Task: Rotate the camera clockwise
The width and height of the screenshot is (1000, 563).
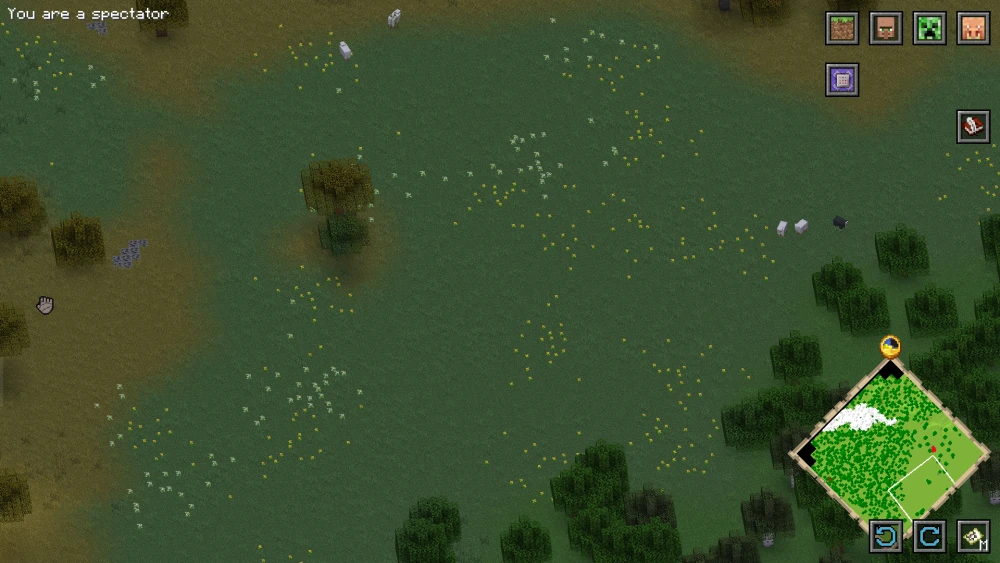Action: (x=930, y=537)
